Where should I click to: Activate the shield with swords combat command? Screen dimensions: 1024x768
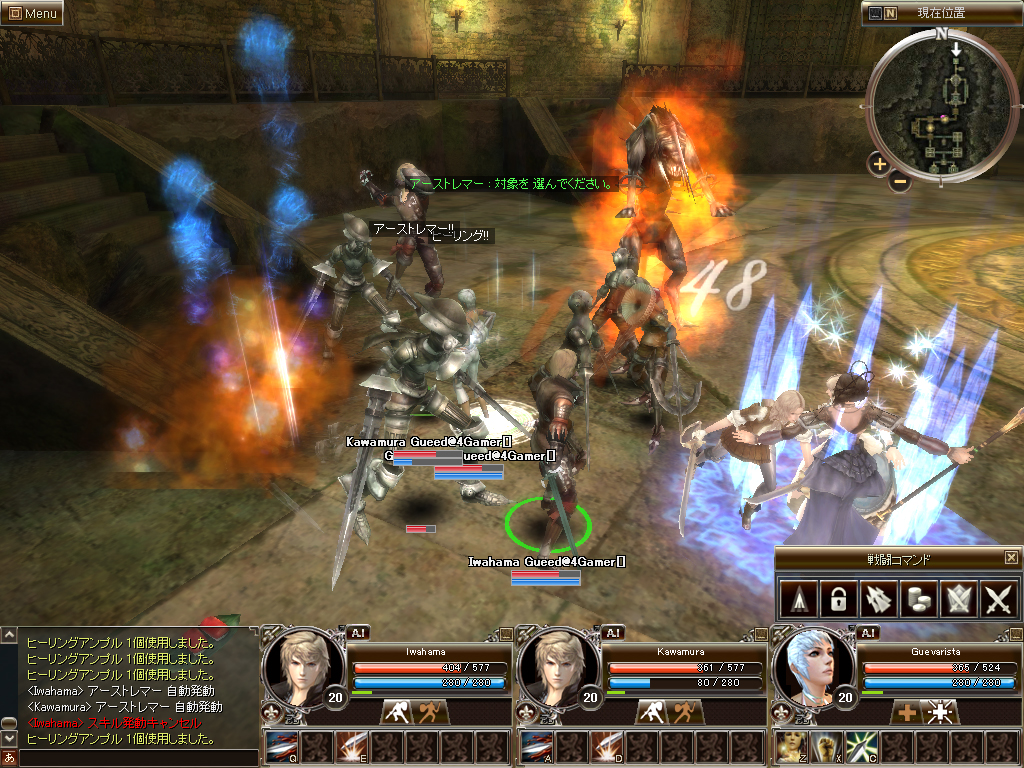point(958,599)
